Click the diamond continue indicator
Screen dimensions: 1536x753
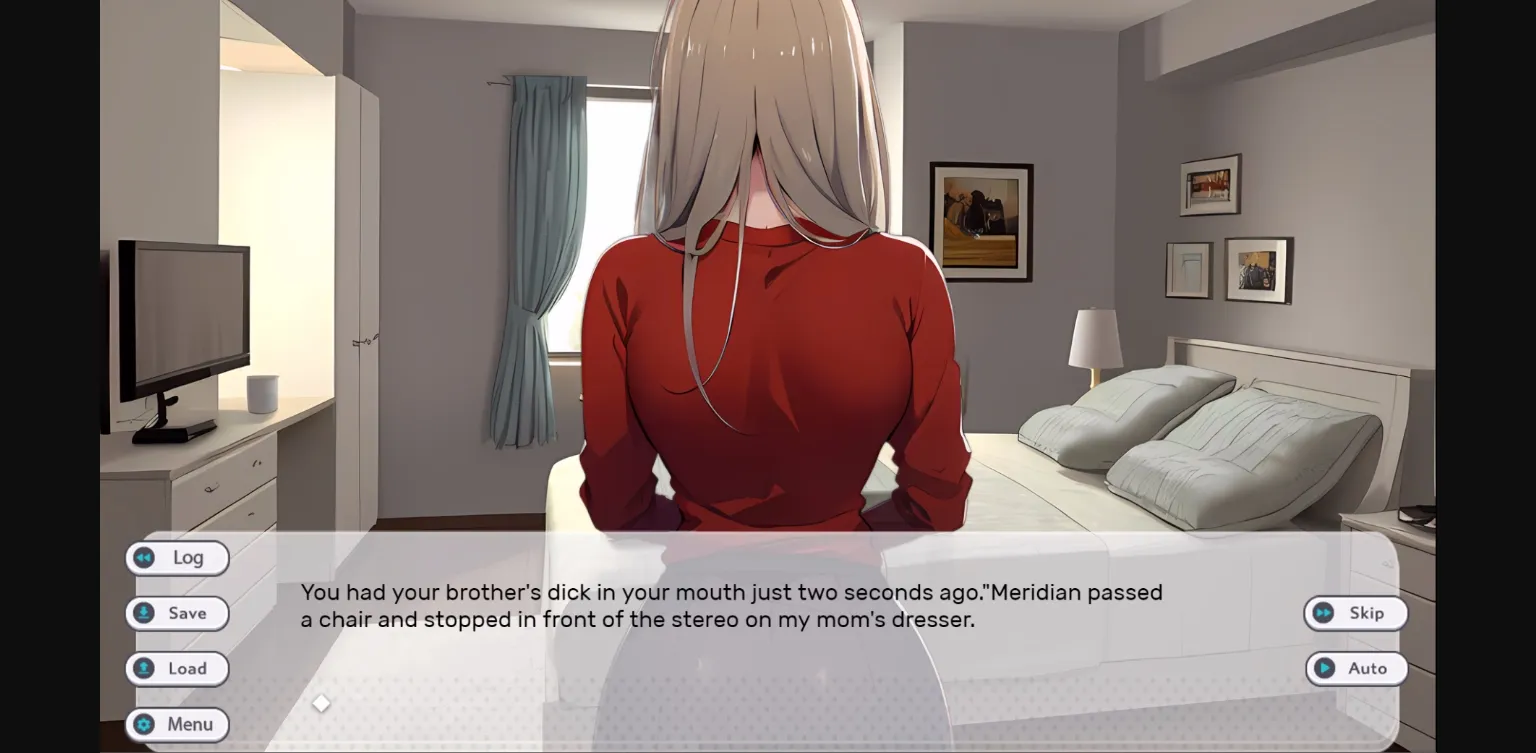pos(320,703)
